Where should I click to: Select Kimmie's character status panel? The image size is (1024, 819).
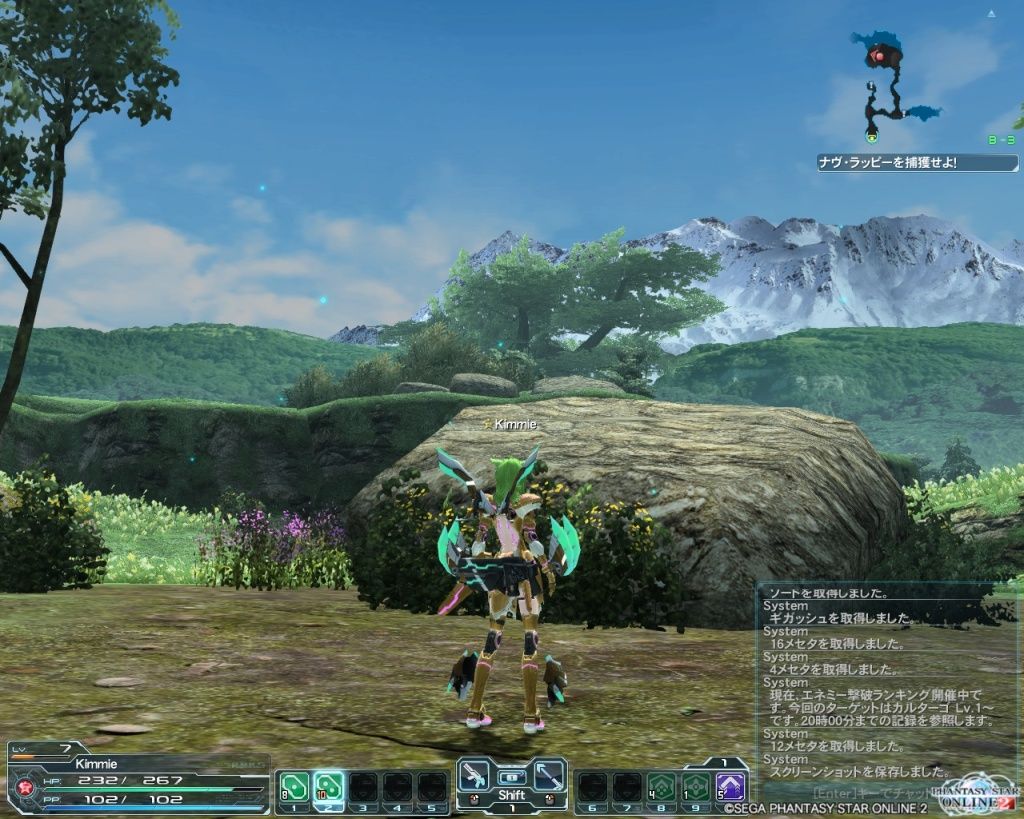(x=138, y=780)
